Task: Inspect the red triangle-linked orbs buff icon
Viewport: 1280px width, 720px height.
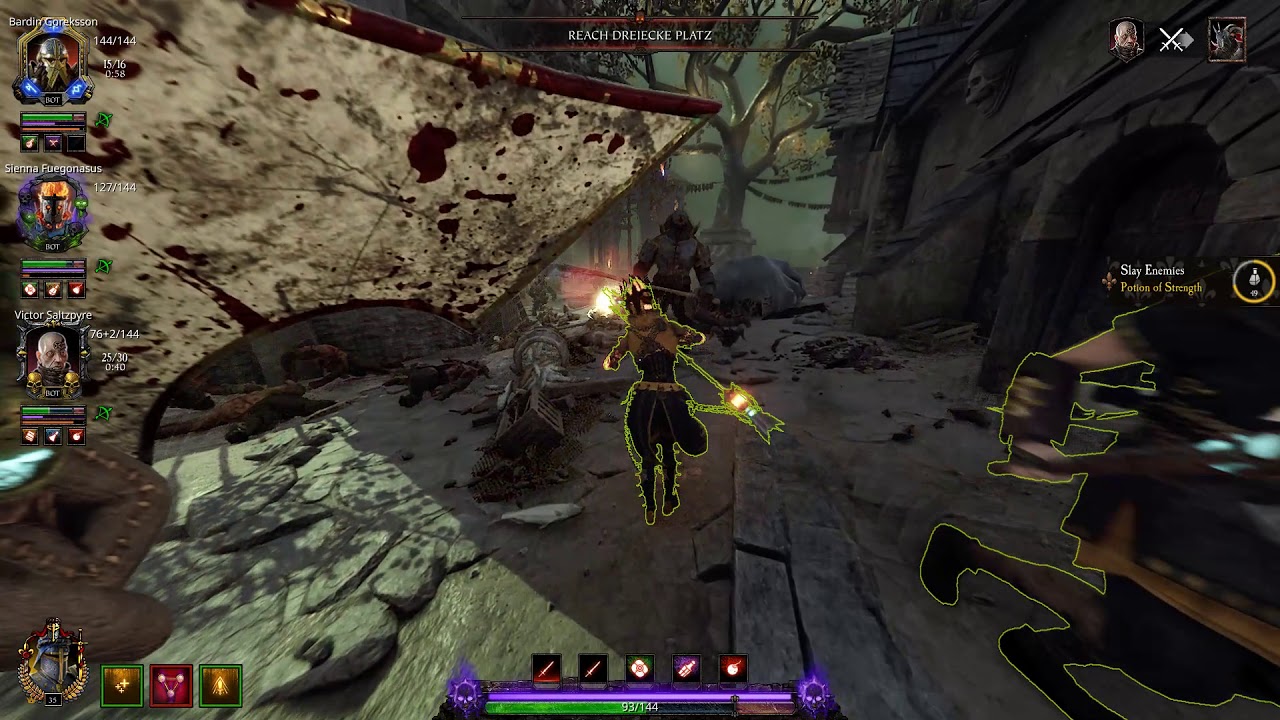Action: click(171, 685)
